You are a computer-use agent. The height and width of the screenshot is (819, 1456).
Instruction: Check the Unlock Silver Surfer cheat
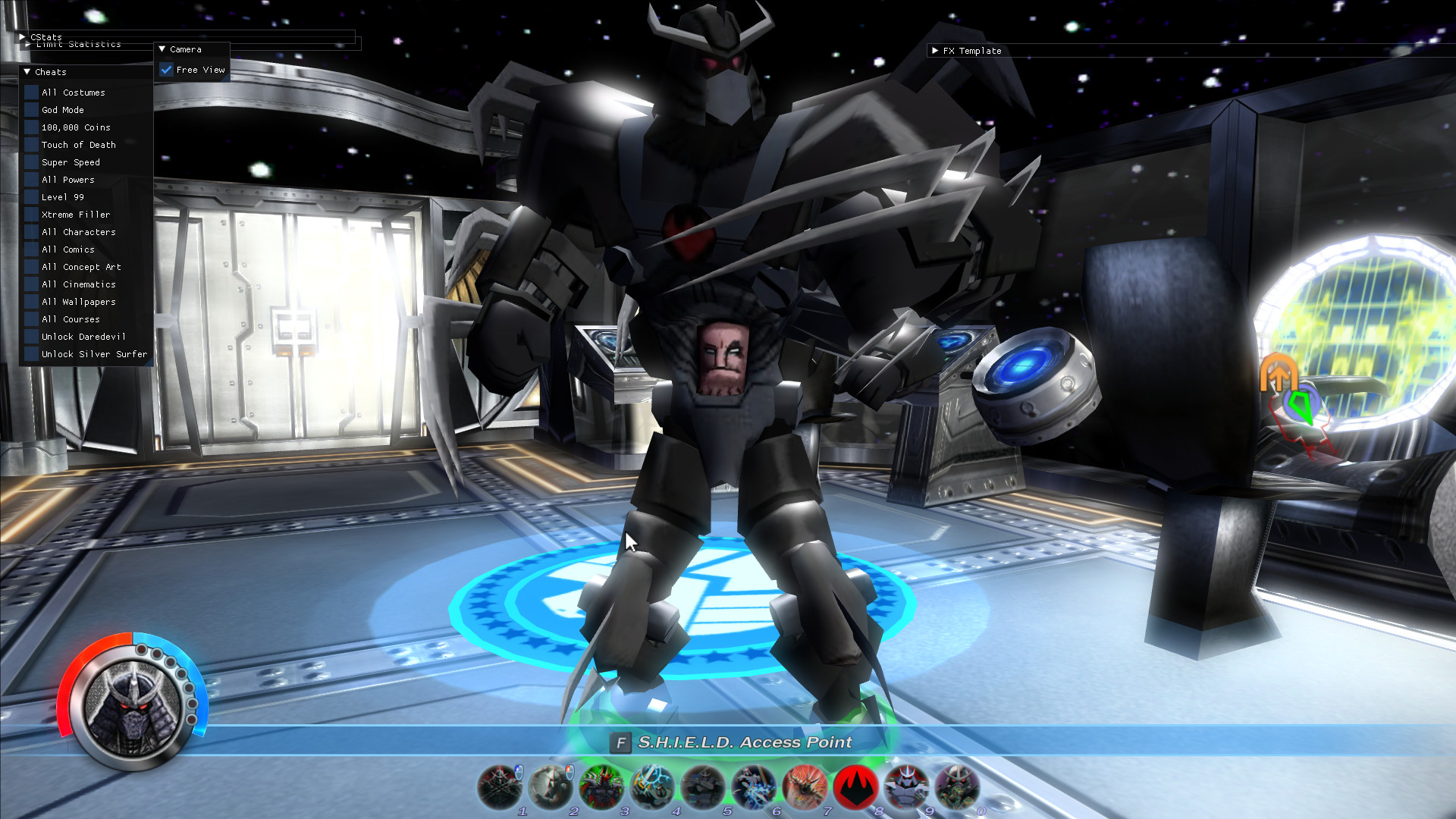tap(30, 354)
